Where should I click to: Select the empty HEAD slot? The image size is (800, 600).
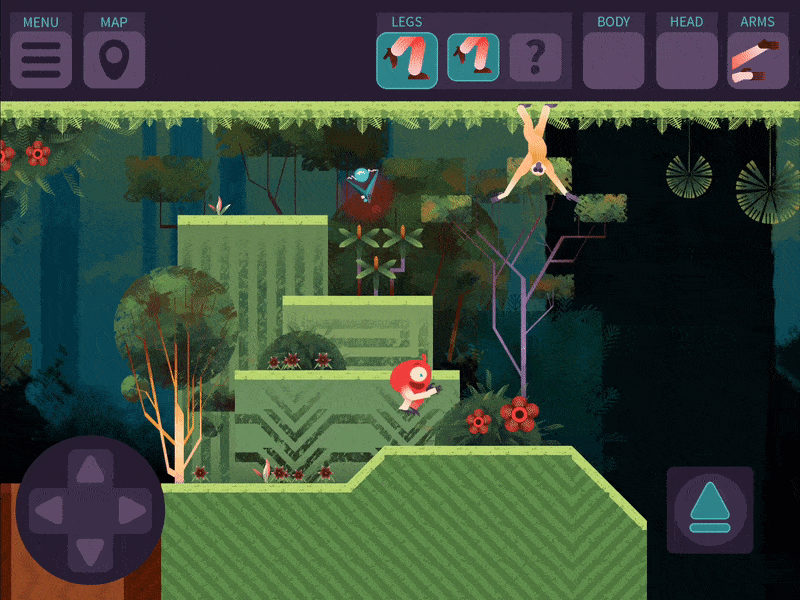686,60
